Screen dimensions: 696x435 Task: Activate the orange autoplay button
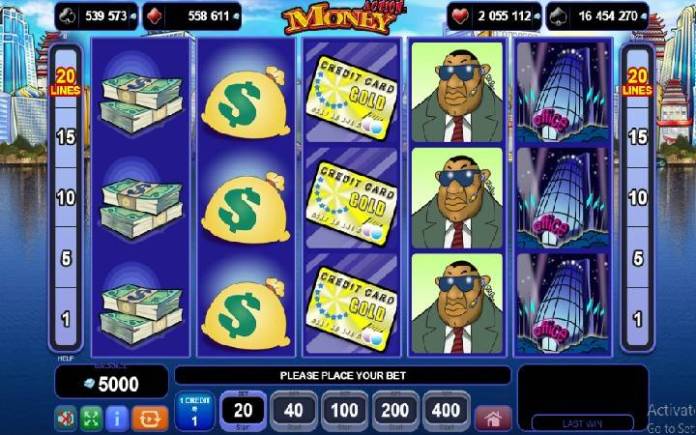point(147,414)
